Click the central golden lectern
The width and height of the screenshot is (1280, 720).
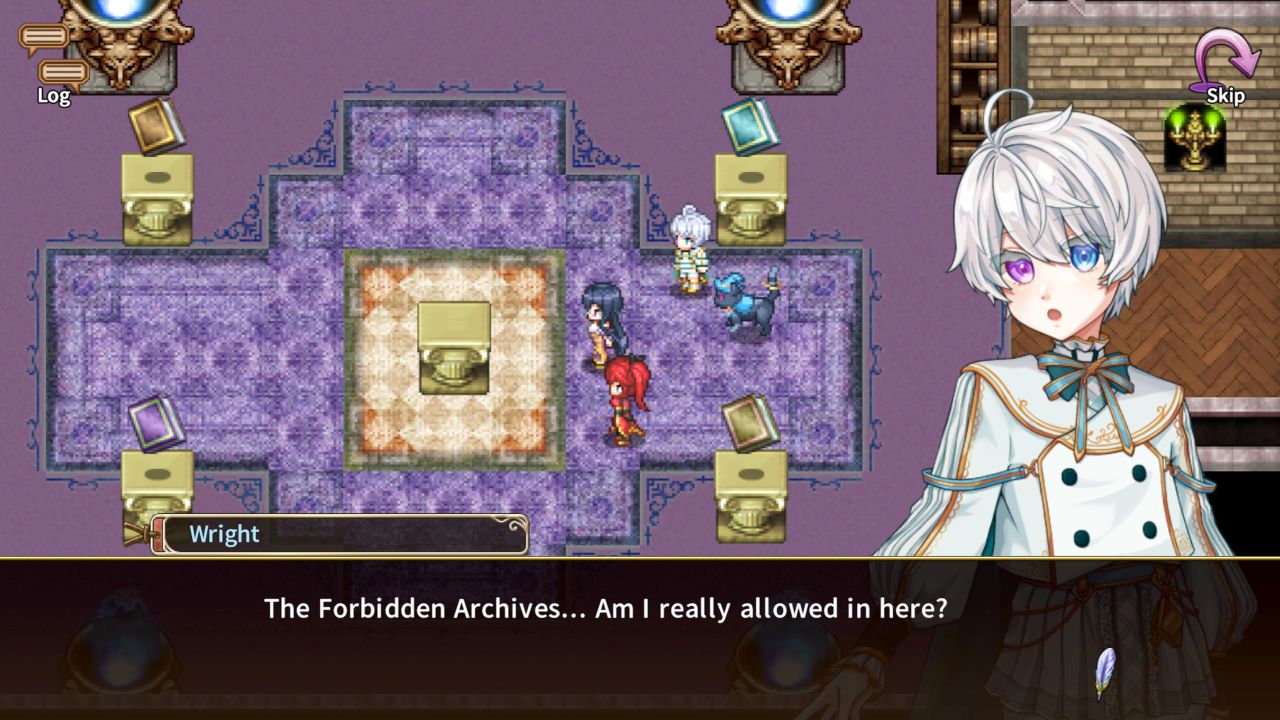[x=453, y=345]
